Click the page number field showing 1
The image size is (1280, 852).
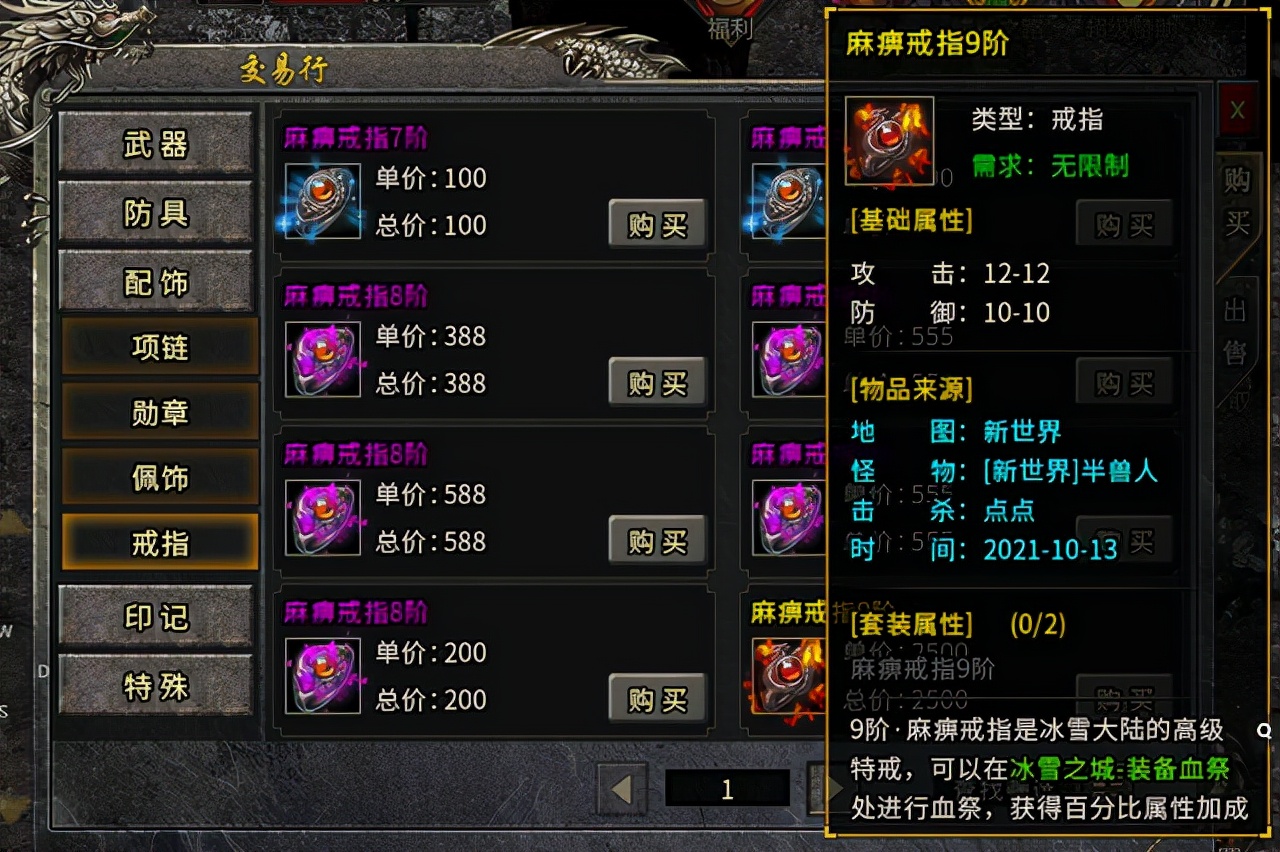(x=727, y=789)
